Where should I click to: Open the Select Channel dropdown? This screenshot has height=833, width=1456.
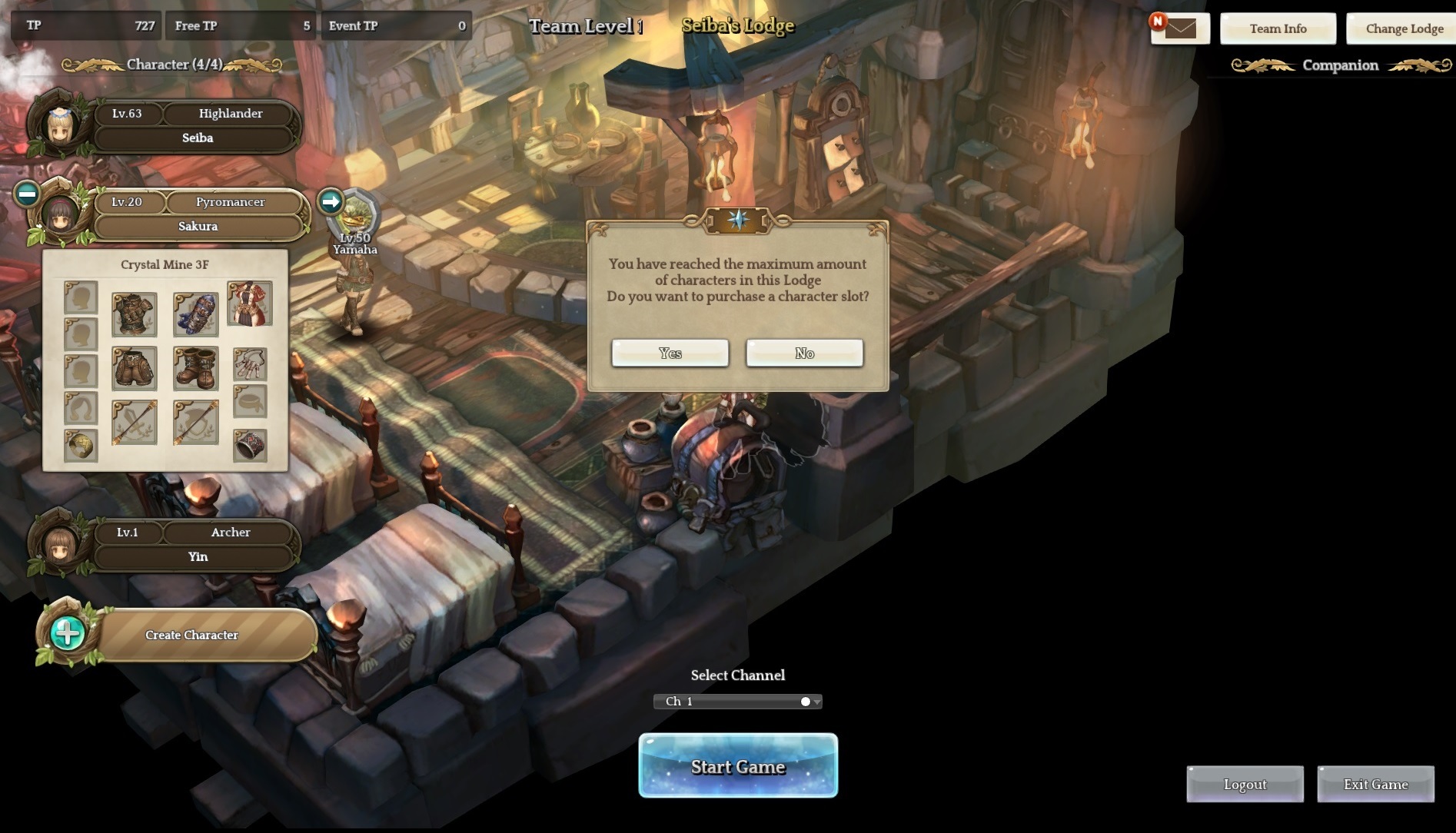738,702
